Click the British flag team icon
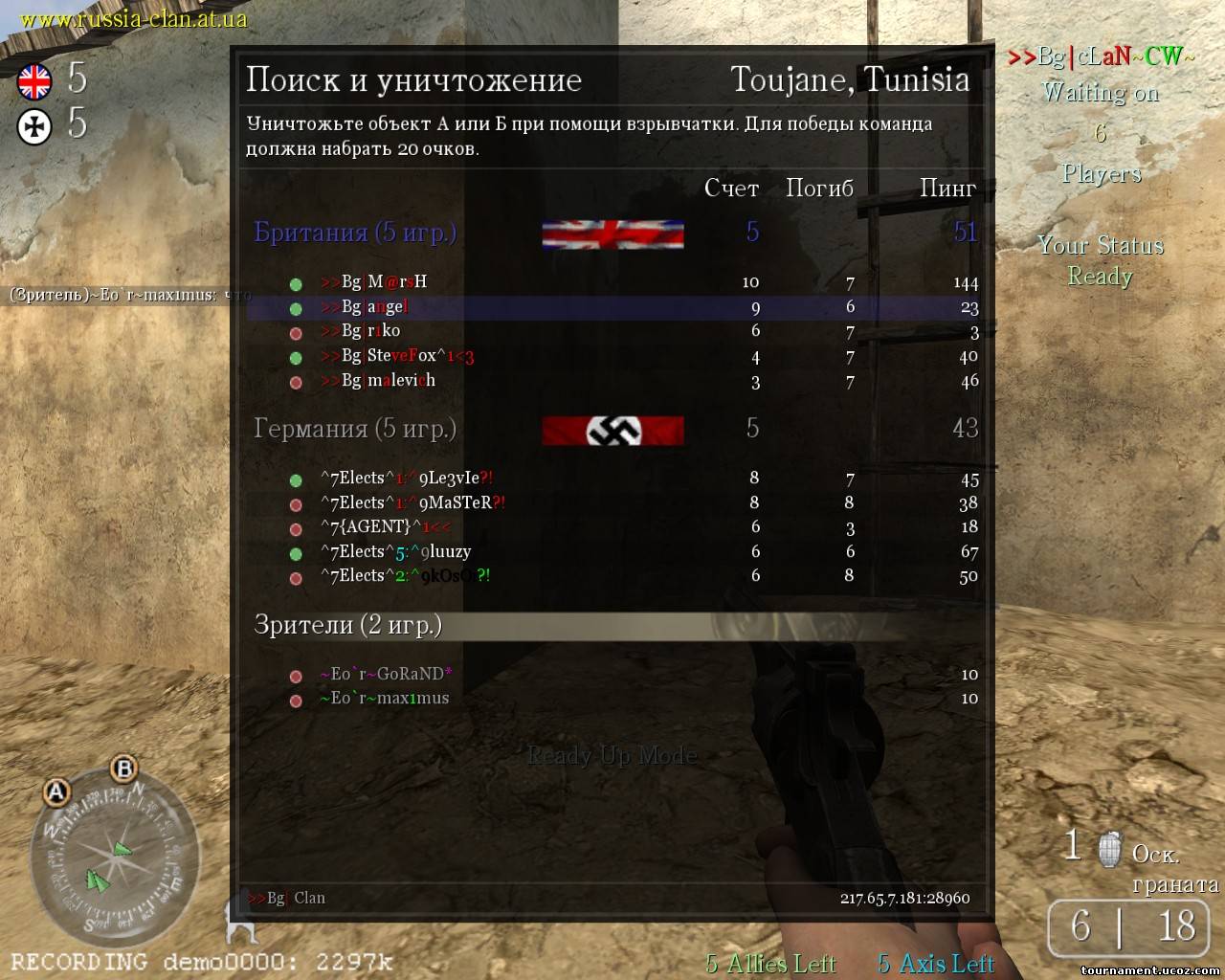The width and height of the screenshot is (1225, 980). click(35, 81)
